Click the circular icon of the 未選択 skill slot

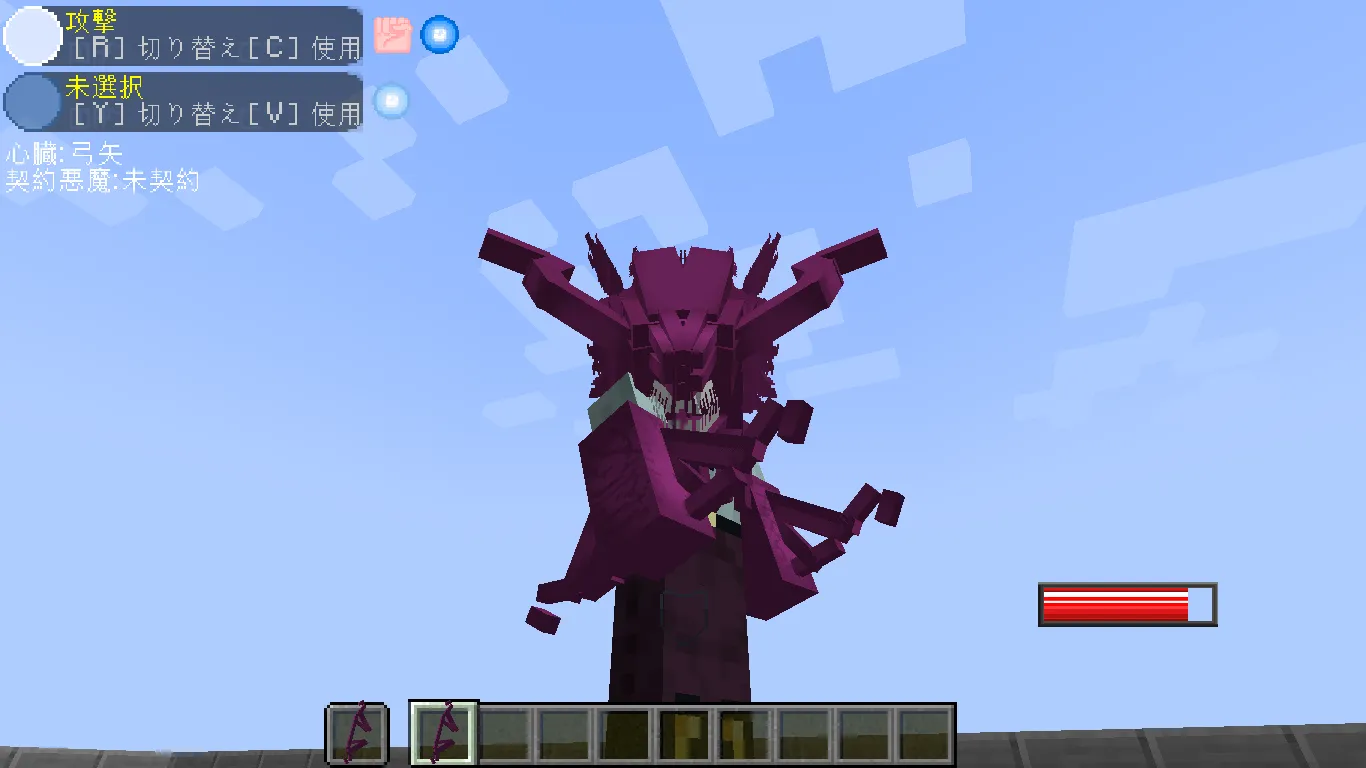coord(30,103)
